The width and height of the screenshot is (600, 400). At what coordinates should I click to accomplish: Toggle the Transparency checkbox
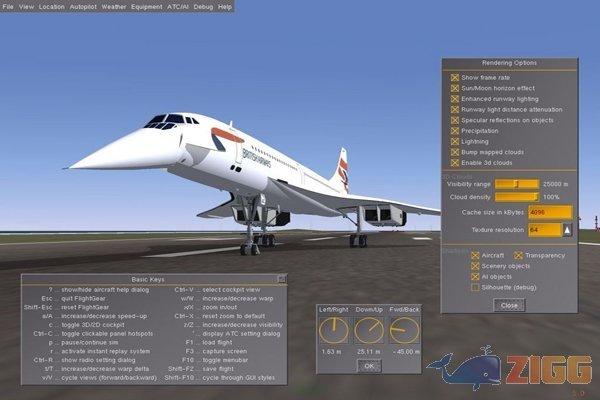click(516, 255)
